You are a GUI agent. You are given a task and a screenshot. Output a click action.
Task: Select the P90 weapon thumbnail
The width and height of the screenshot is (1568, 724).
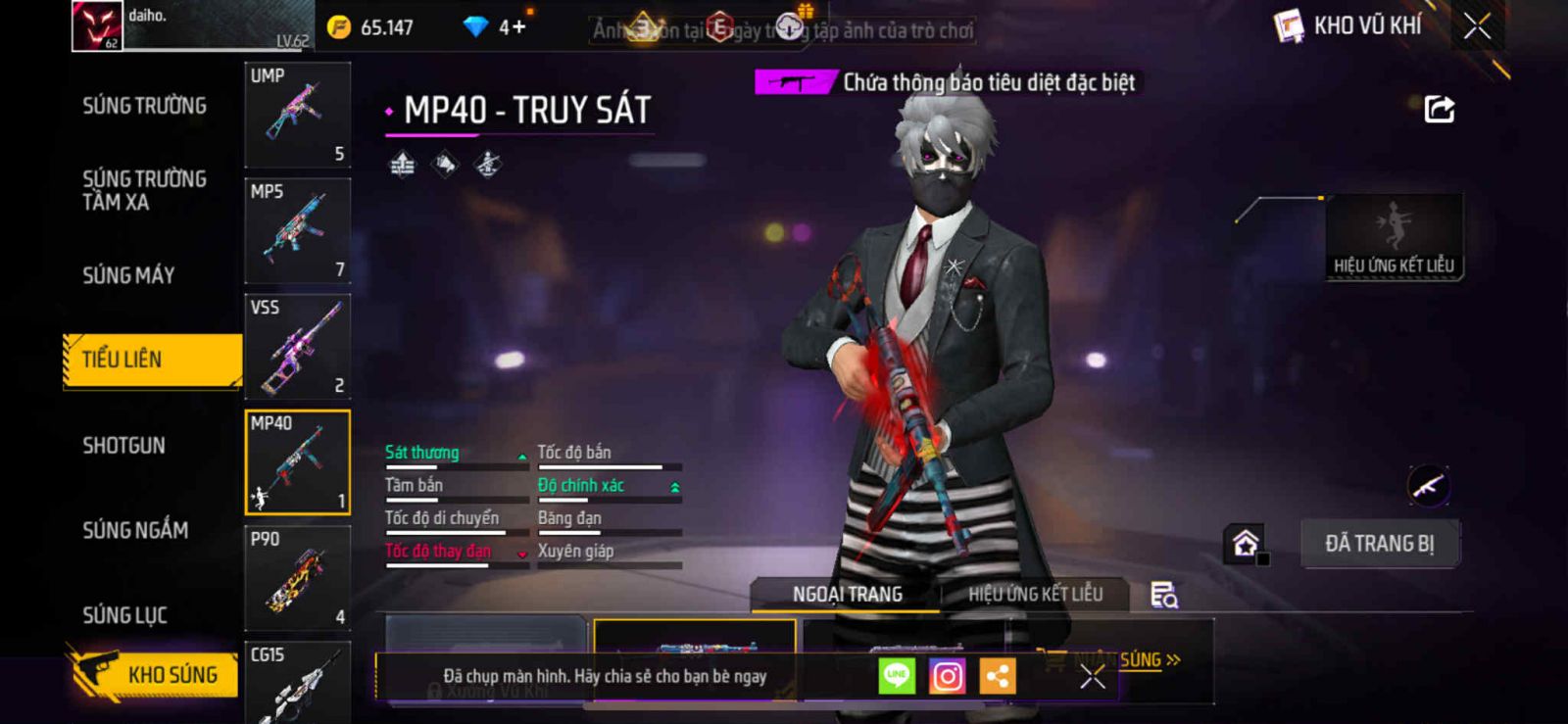tap(297, 578)
